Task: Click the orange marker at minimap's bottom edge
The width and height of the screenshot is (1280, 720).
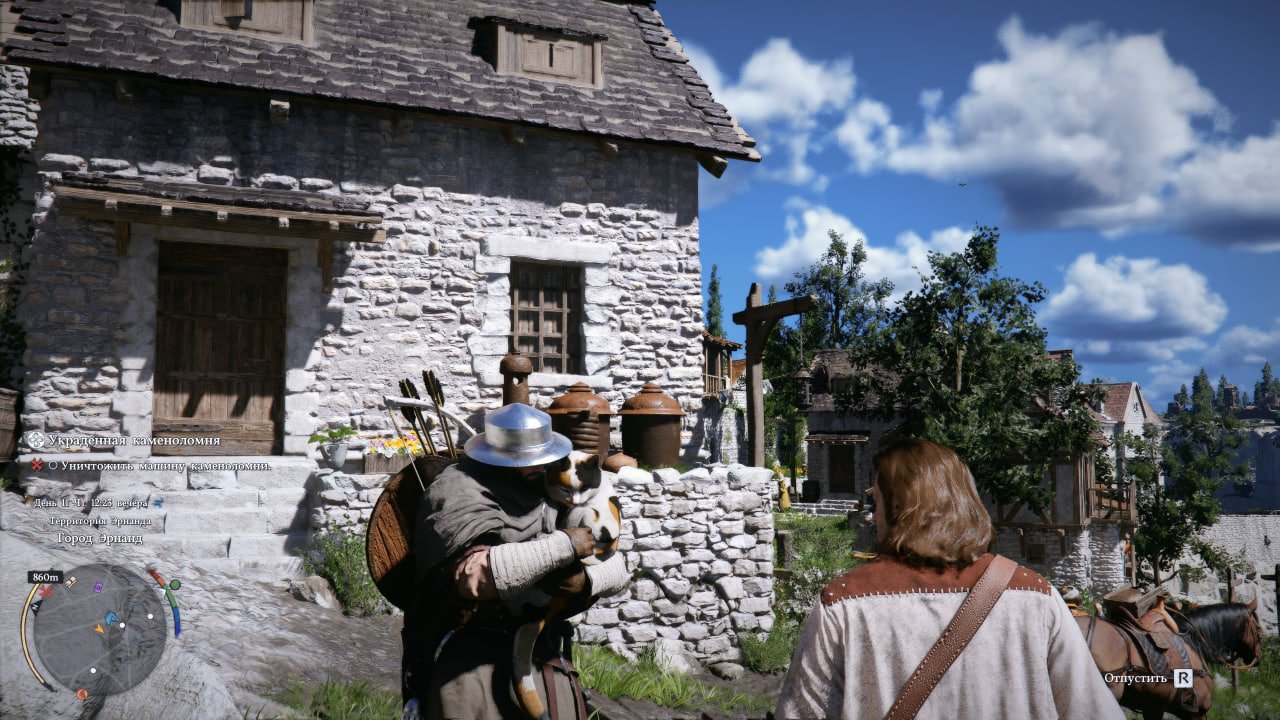Action: click(82, 693)
